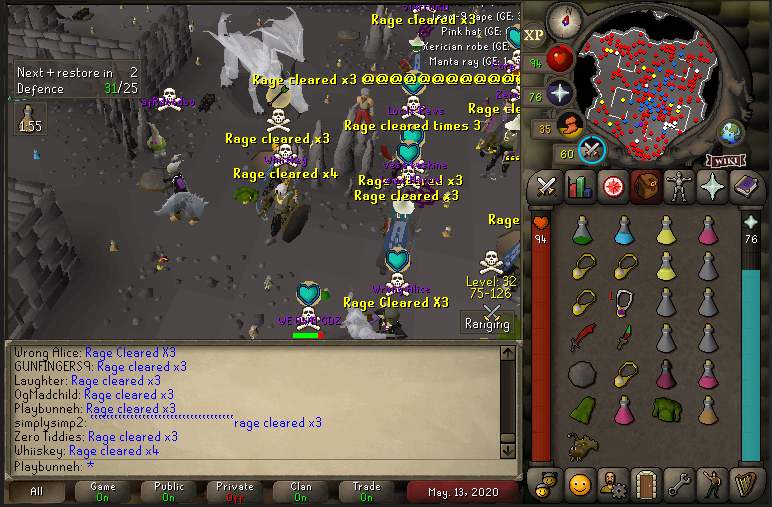Select the green dragonhide body in inventory
This screenshot has width=772, height=507.
point(664,408)
